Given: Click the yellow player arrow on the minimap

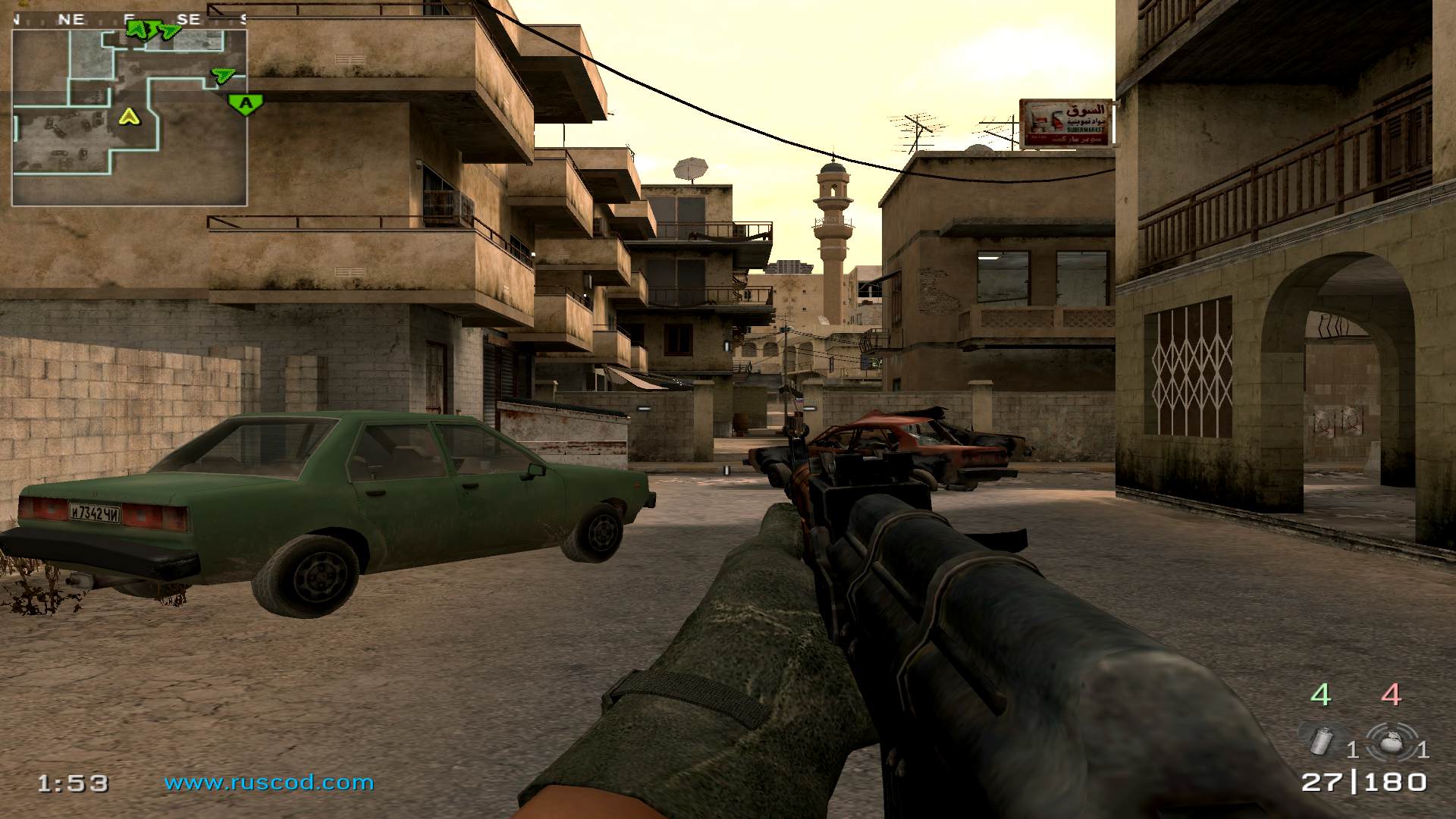Looking at the screenshot, I should tap(130, 117).
